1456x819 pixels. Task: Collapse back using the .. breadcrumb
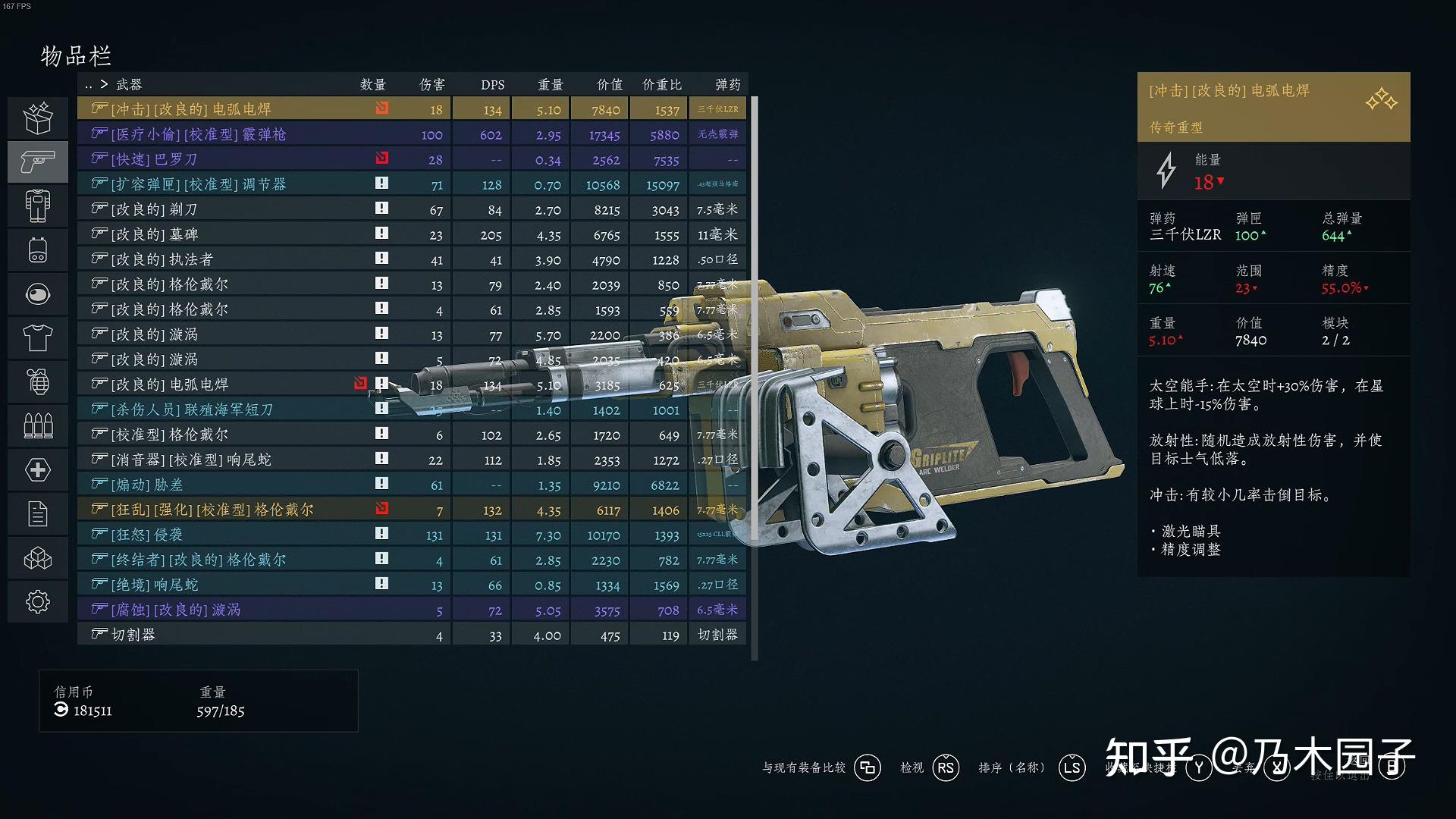[x=89, y=84]
